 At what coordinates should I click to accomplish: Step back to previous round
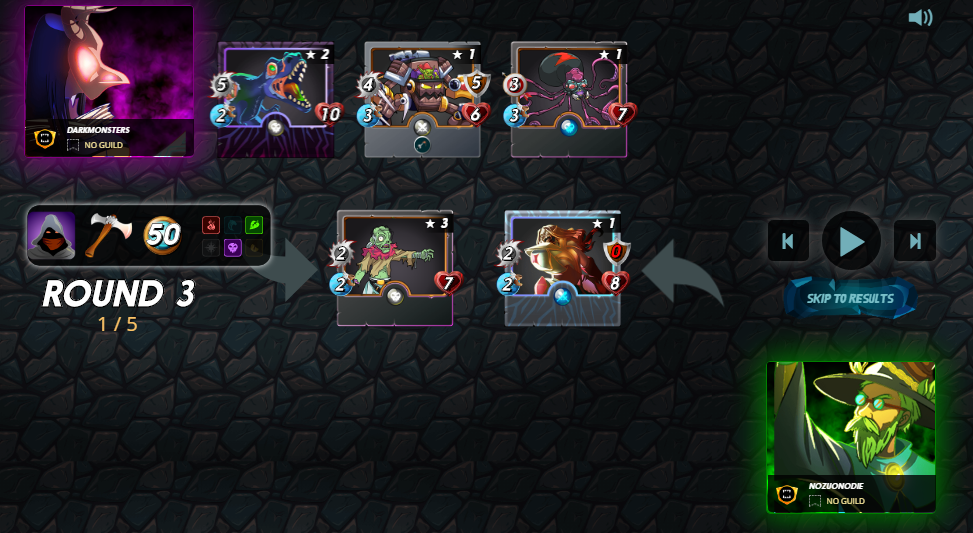click(788, 241)
